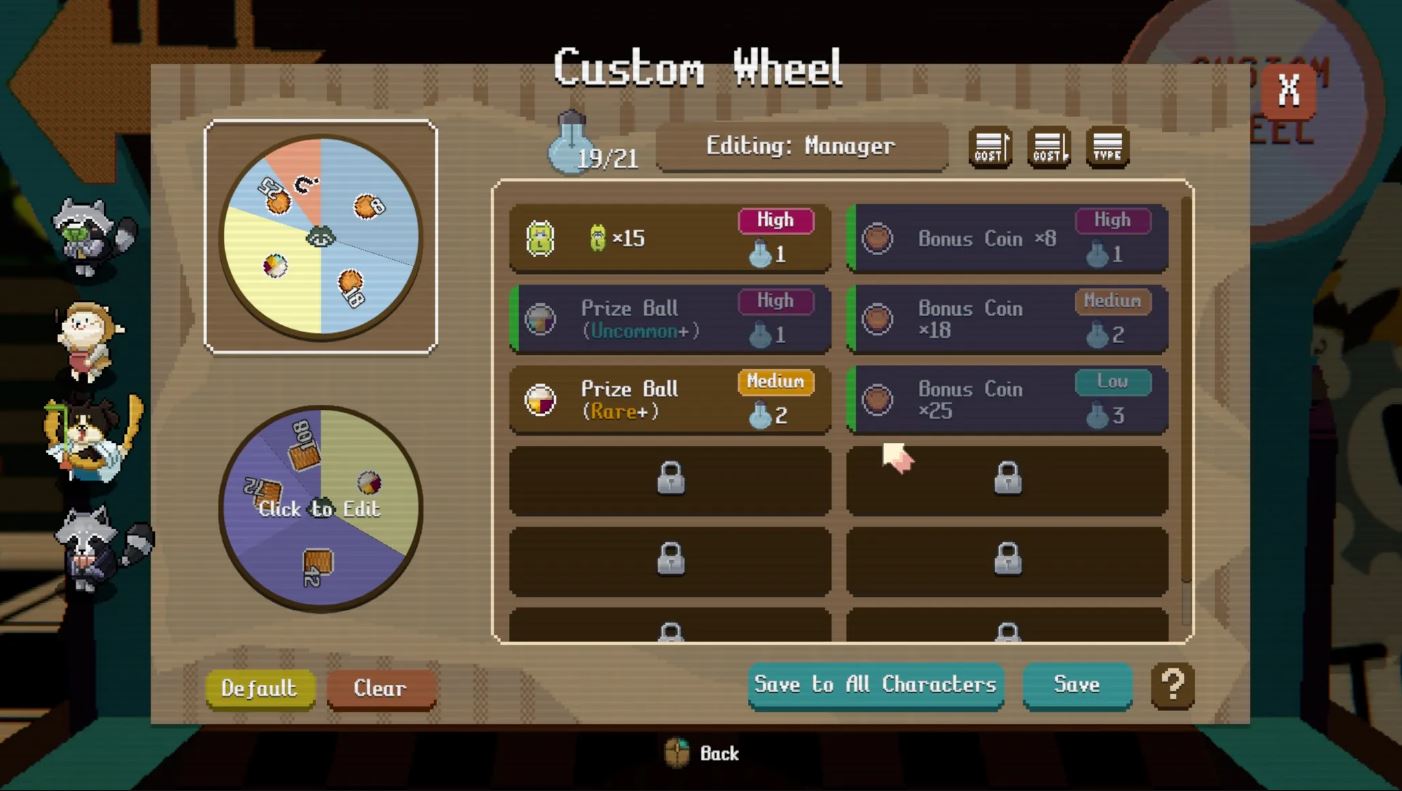Pick the Prize Ball (Uncommon+) reward

point(669,320)
